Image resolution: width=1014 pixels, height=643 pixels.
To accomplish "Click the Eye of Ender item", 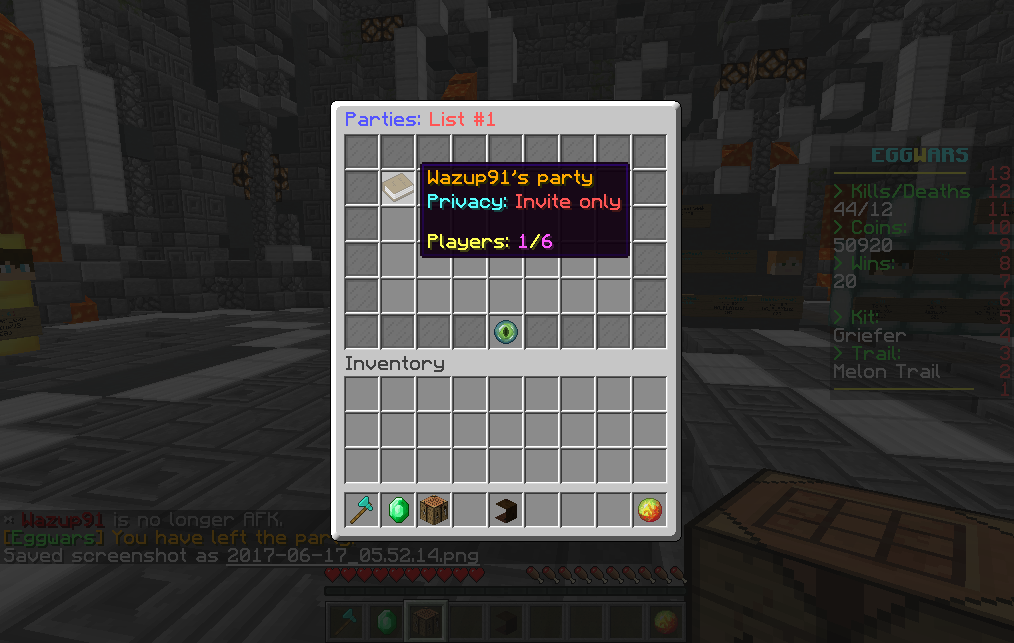I will (x=506, y=331).
